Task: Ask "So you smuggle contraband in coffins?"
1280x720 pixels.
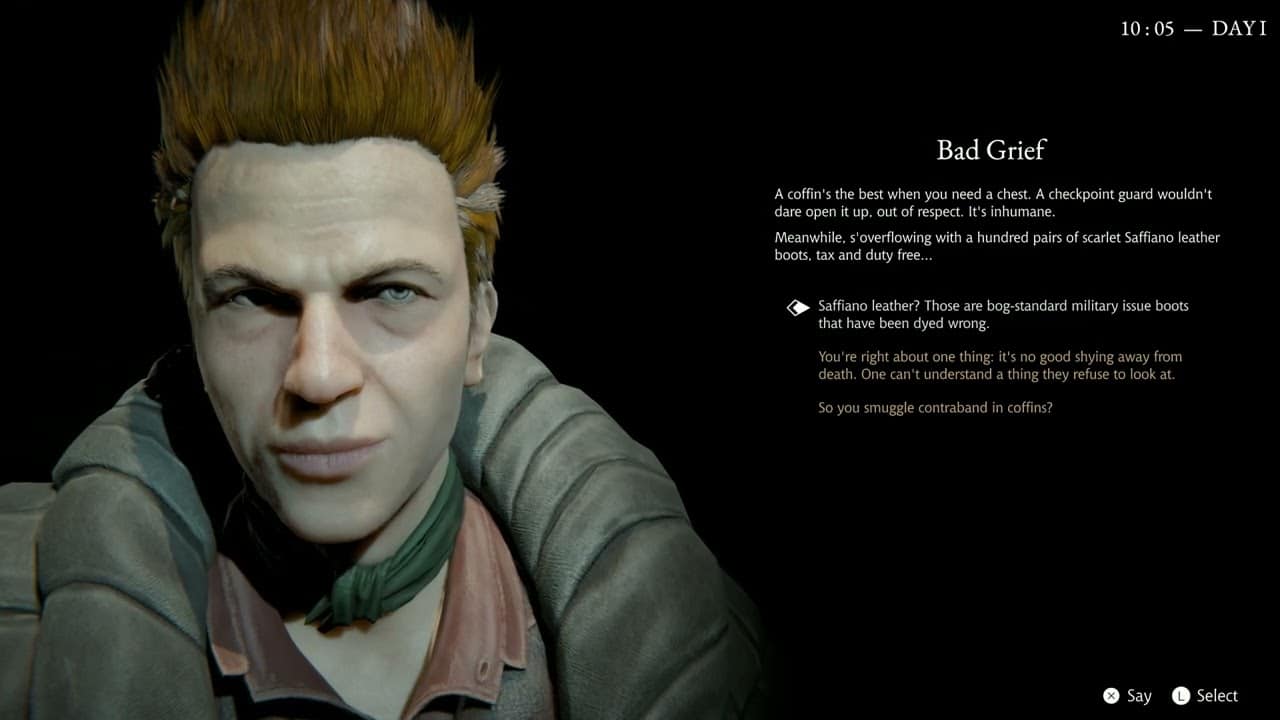Action: [x=935, y=408]
